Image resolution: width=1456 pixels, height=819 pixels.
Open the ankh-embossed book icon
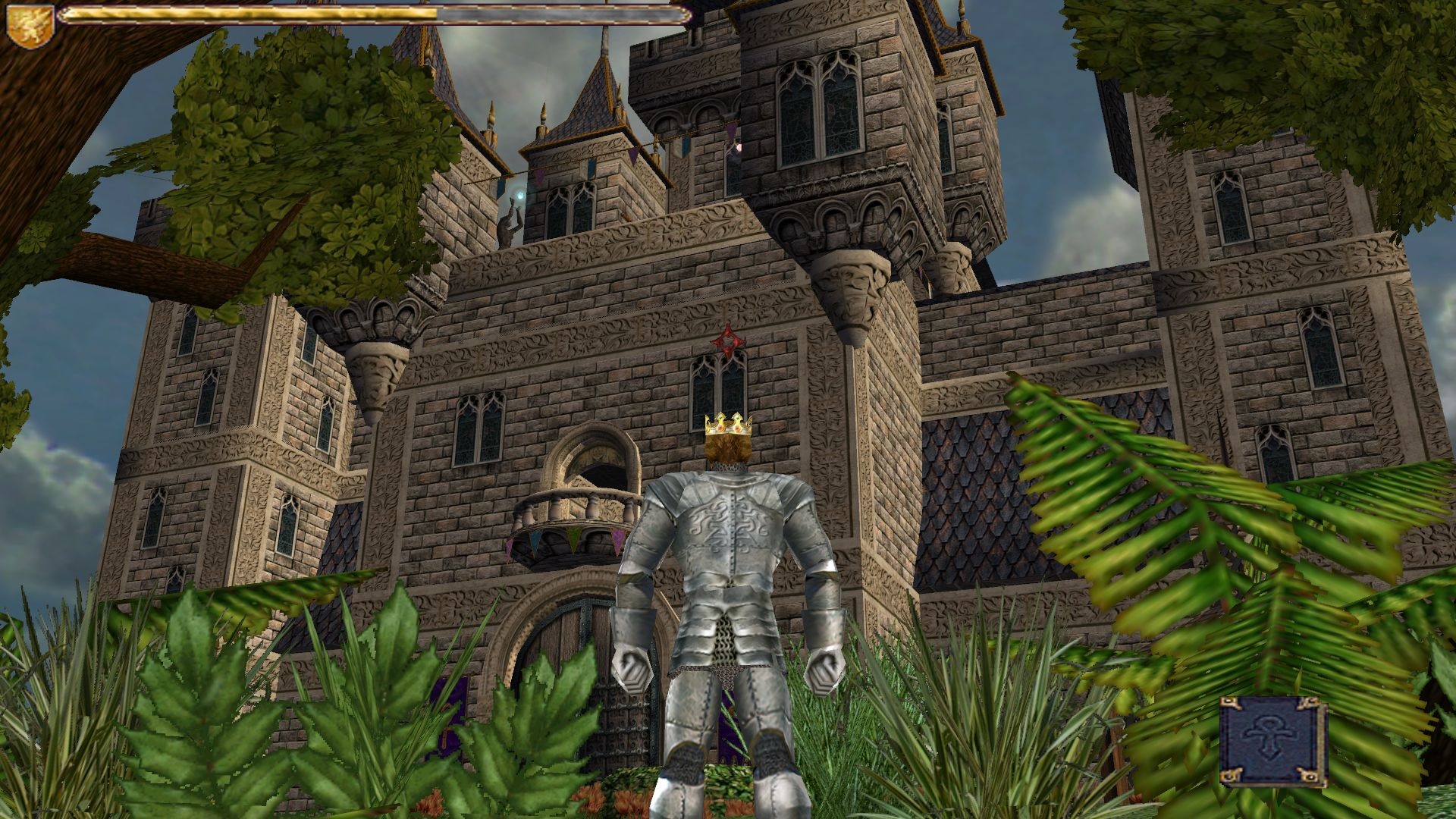1273,741
